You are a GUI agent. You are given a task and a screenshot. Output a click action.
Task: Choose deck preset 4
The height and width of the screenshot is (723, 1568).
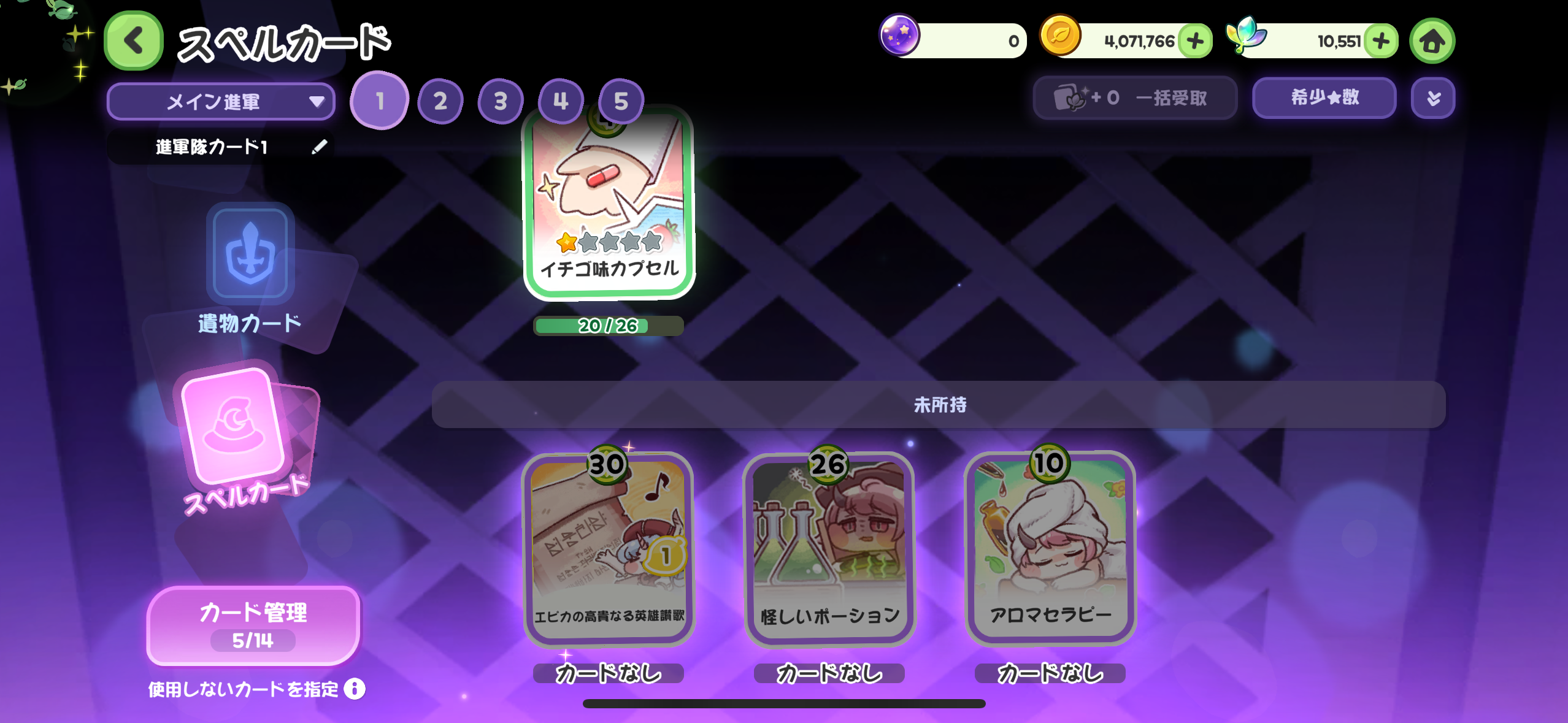(x=560, y=101)
